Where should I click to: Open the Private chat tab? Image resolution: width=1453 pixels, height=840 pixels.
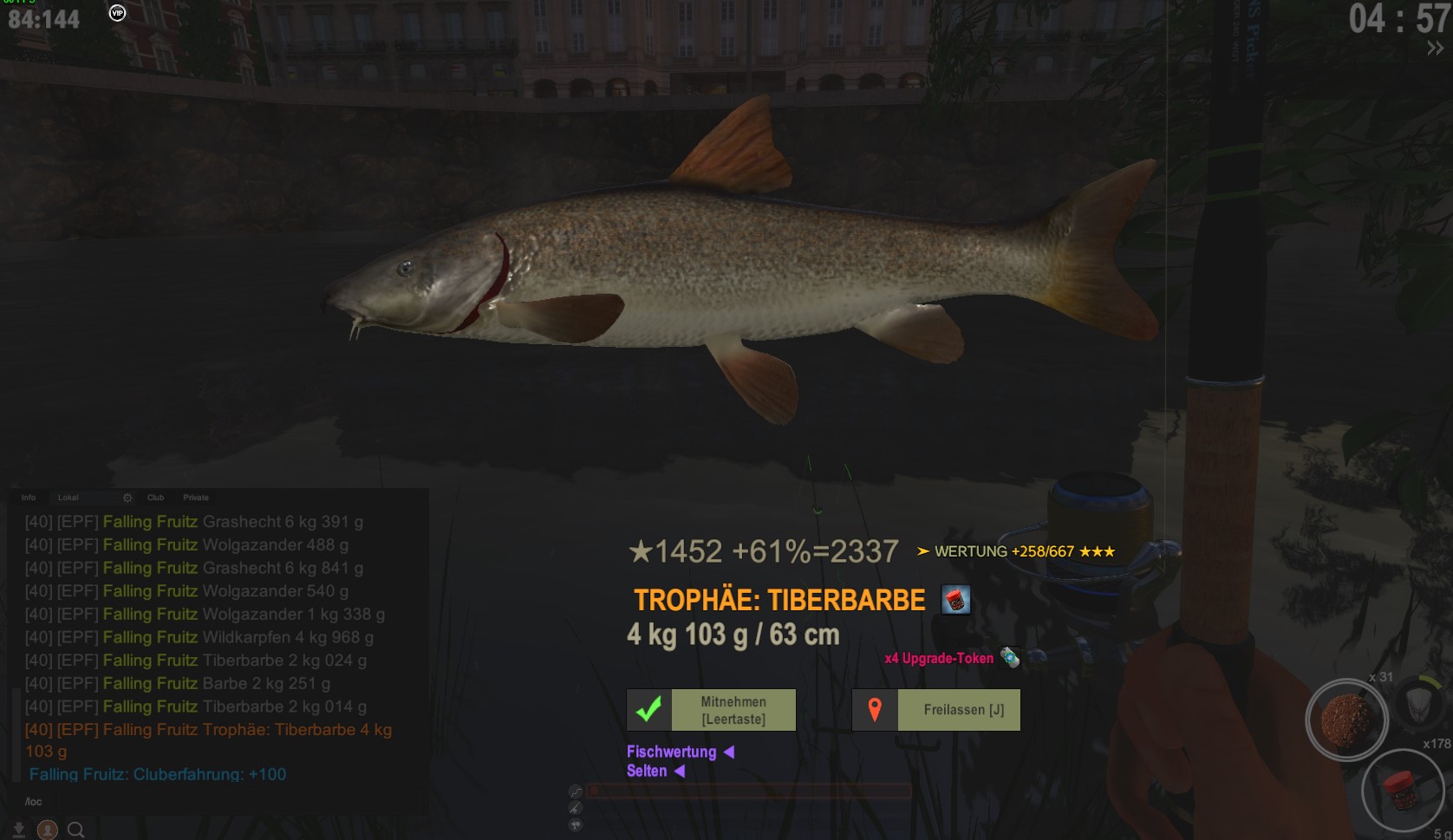[196, 498]
